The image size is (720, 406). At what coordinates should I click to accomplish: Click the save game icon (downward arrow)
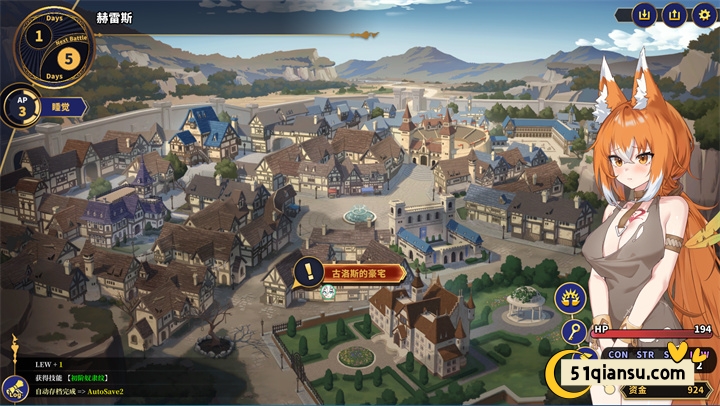645,15
